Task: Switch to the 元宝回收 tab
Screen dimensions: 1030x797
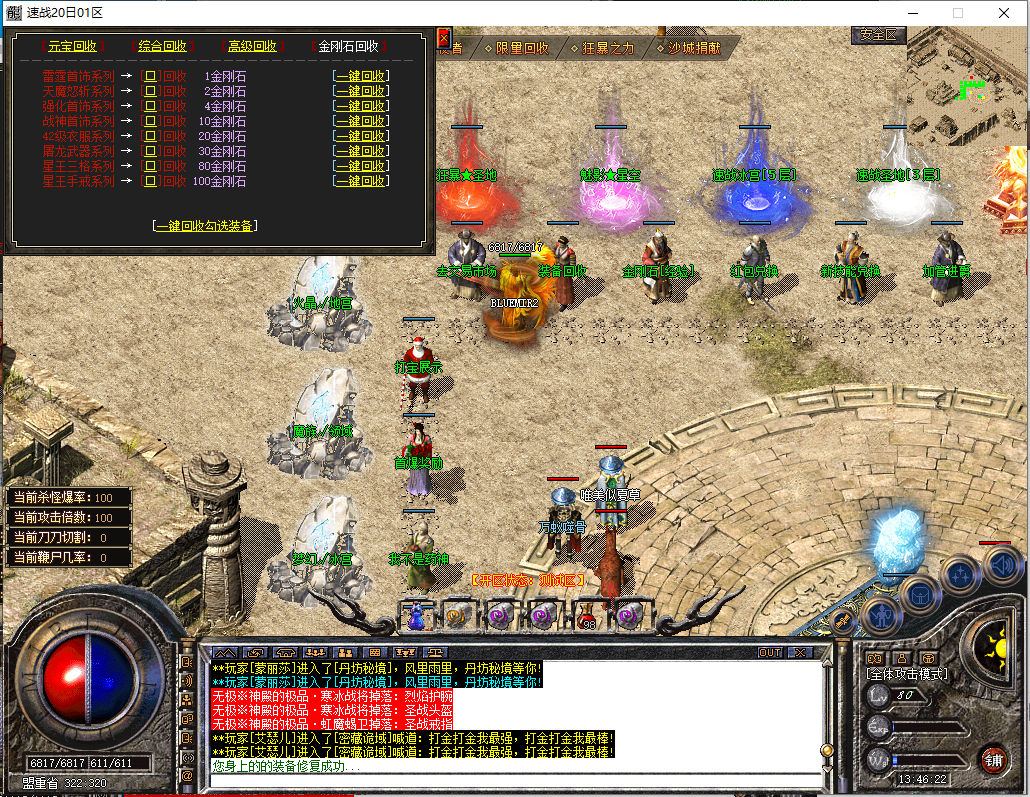Action: (72, 46)
